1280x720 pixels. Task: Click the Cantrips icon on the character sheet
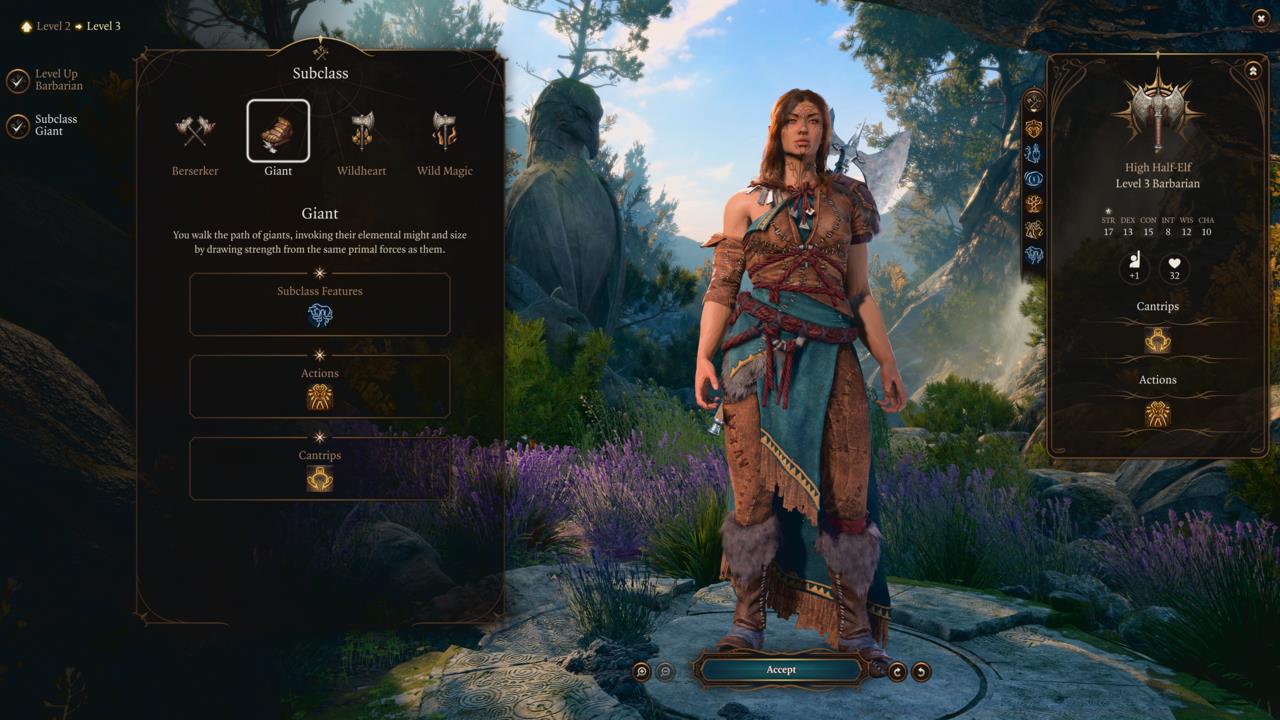pos(1156,340)
